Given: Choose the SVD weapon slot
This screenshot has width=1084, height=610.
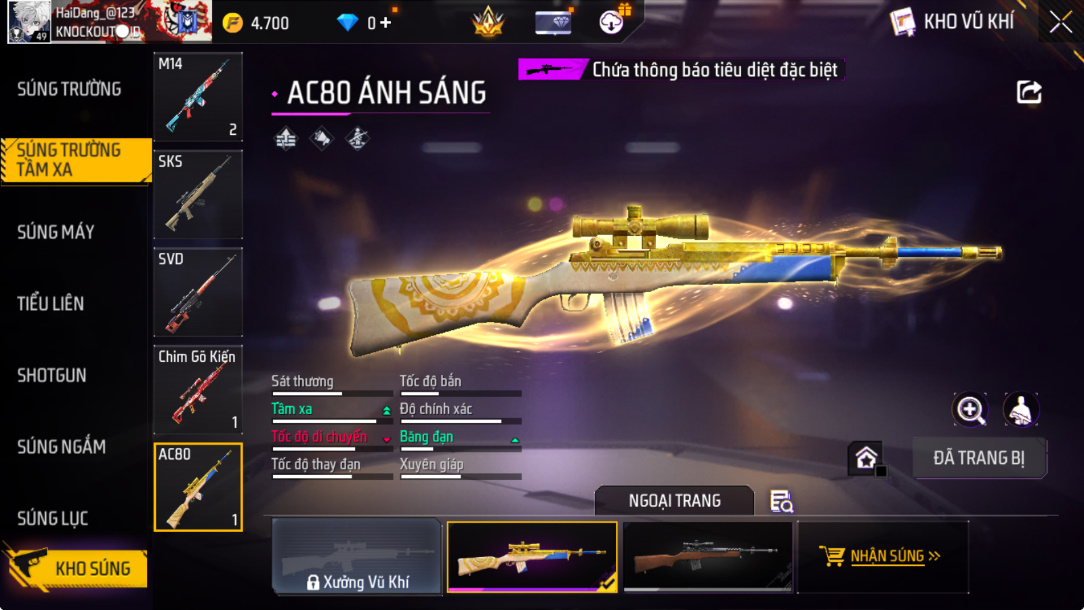Looking at the screenshot, I should coord(198,292).
